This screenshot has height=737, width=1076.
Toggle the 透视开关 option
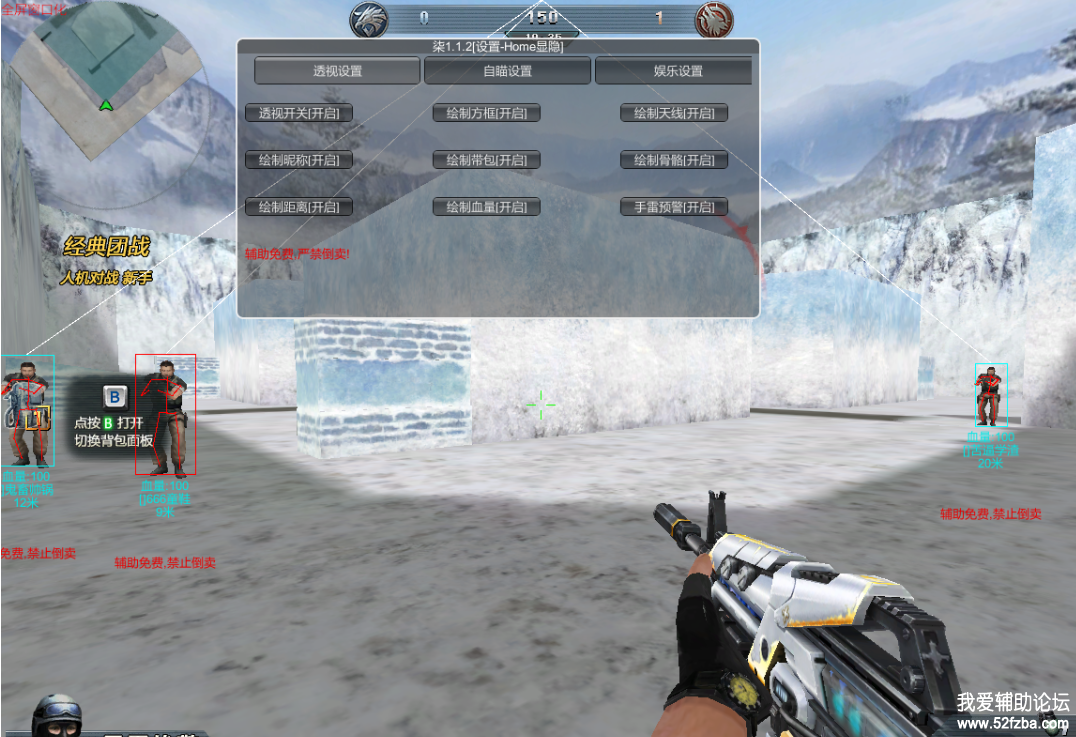click(x=299, y=113)
